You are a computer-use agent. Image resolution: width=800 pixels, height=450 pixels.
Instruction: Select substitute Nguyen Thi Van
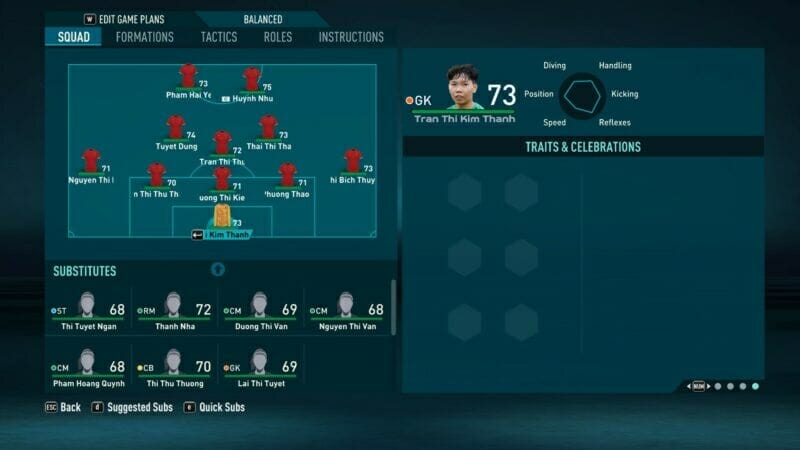coord(346,311)
